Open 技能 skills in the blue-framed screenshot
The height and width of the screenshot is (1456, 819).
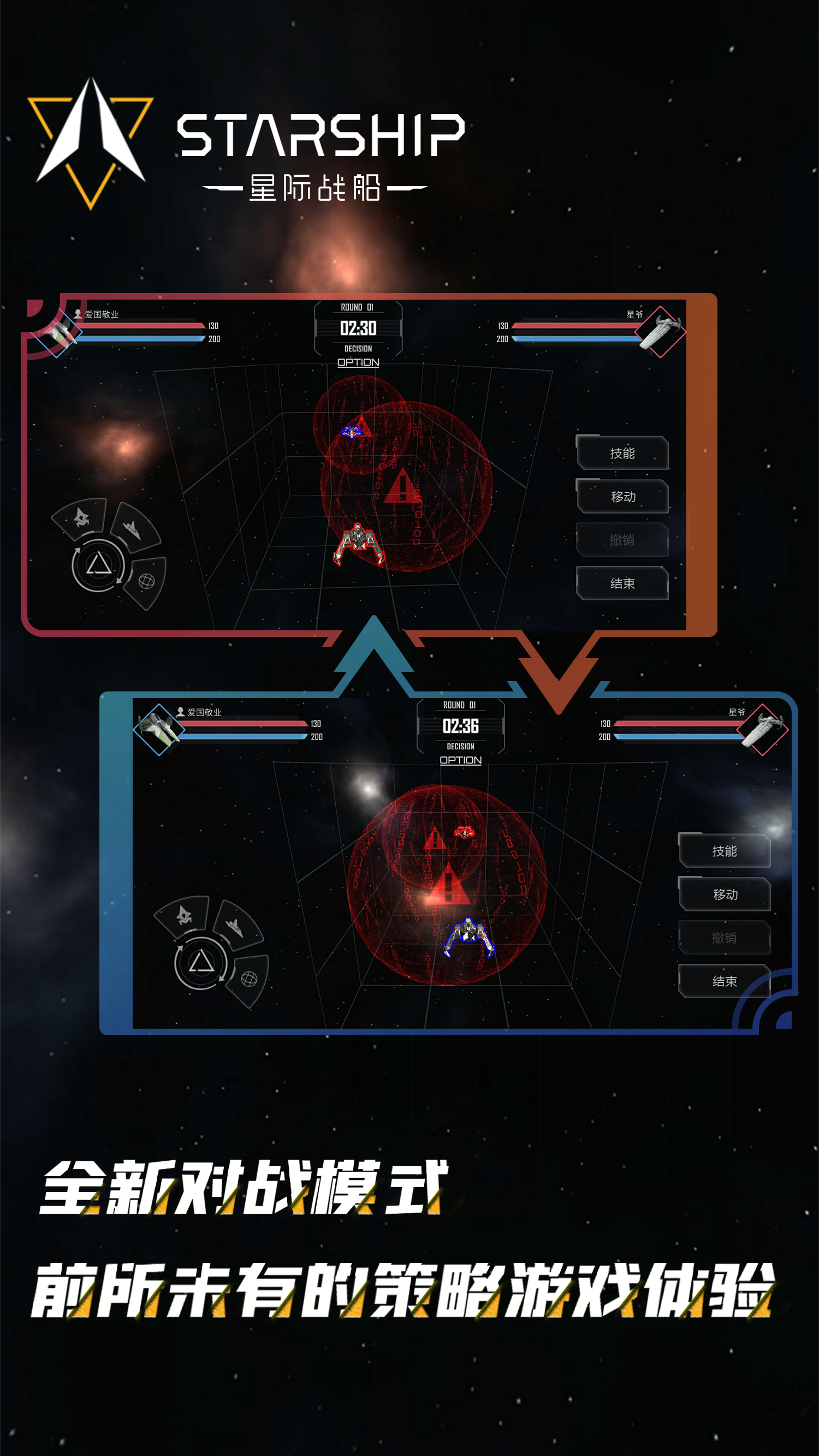(725, 851)
